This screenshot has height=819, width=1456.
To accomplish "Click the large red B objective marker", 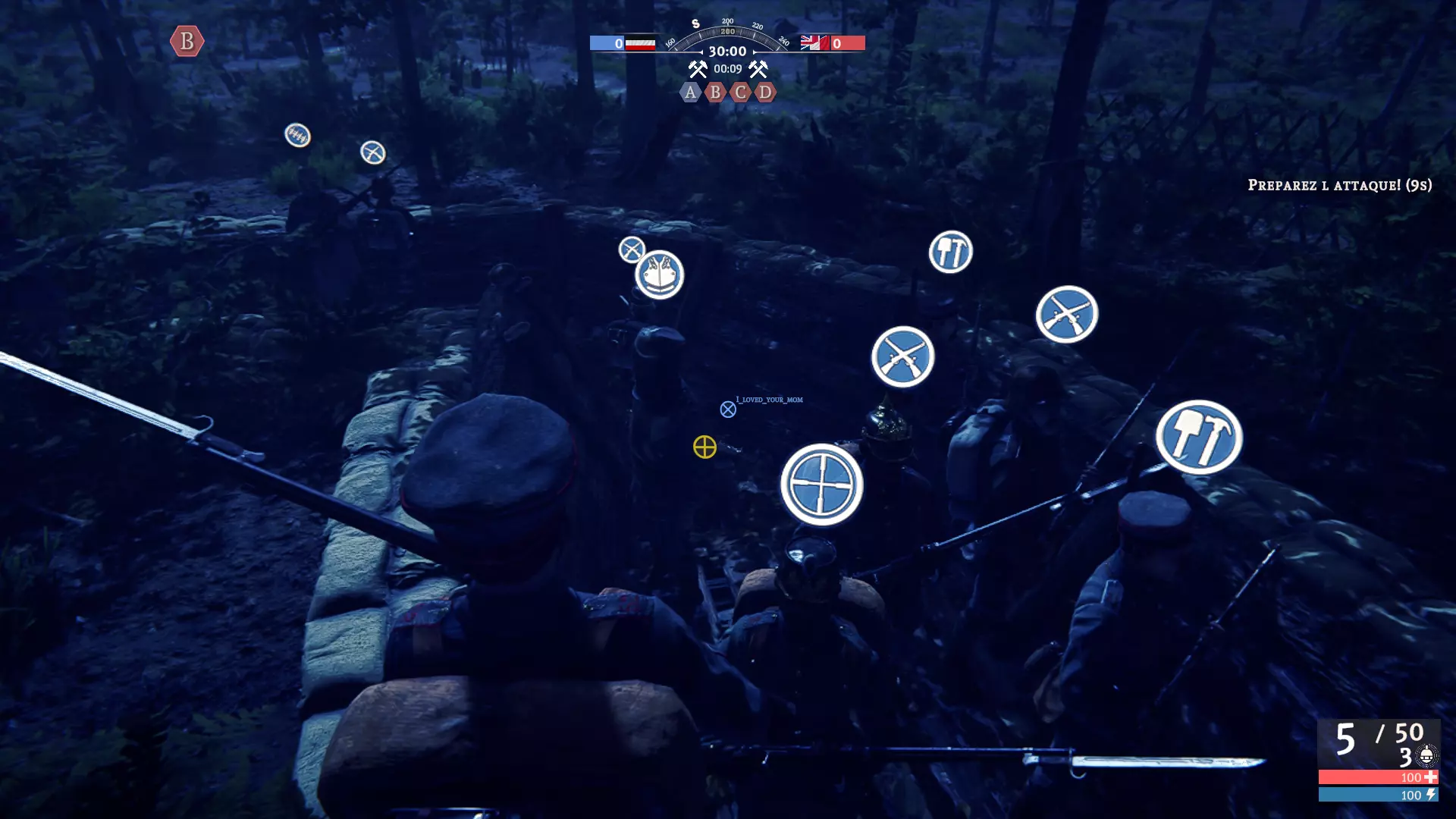I will (187, 41).
